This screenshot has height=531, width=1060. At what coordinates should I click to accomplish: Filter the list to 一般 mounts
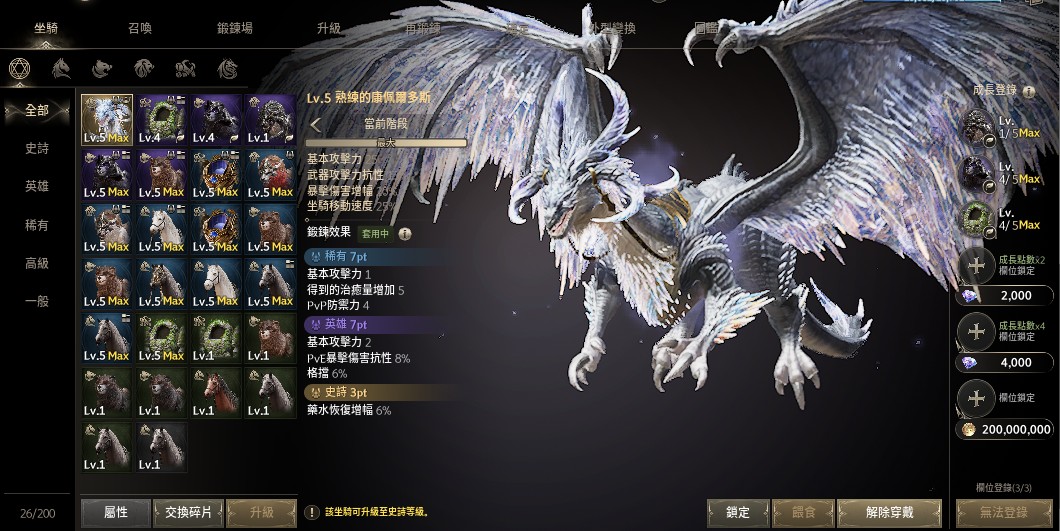(x=37, y=301)
